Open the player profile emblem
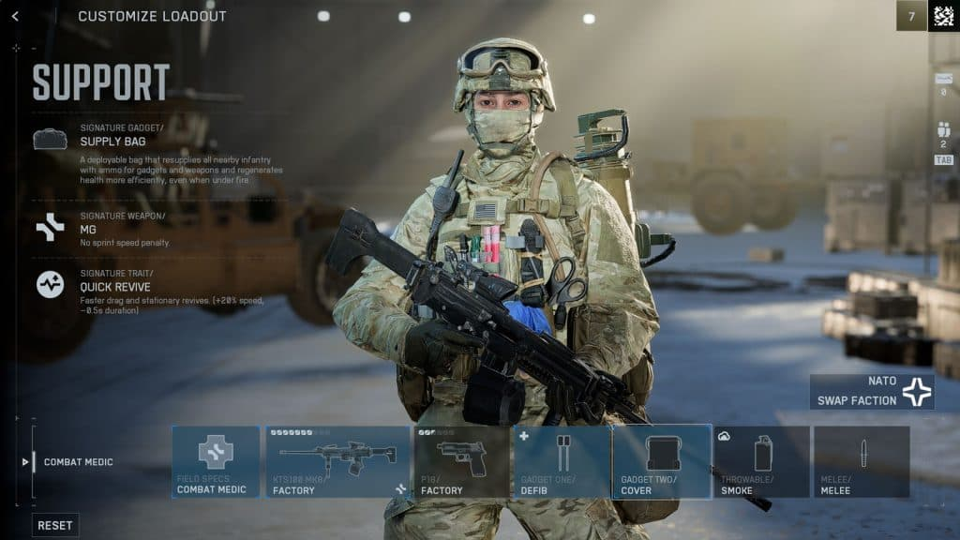This screenshot has width=960, height=540. click(x=943, y=16)
